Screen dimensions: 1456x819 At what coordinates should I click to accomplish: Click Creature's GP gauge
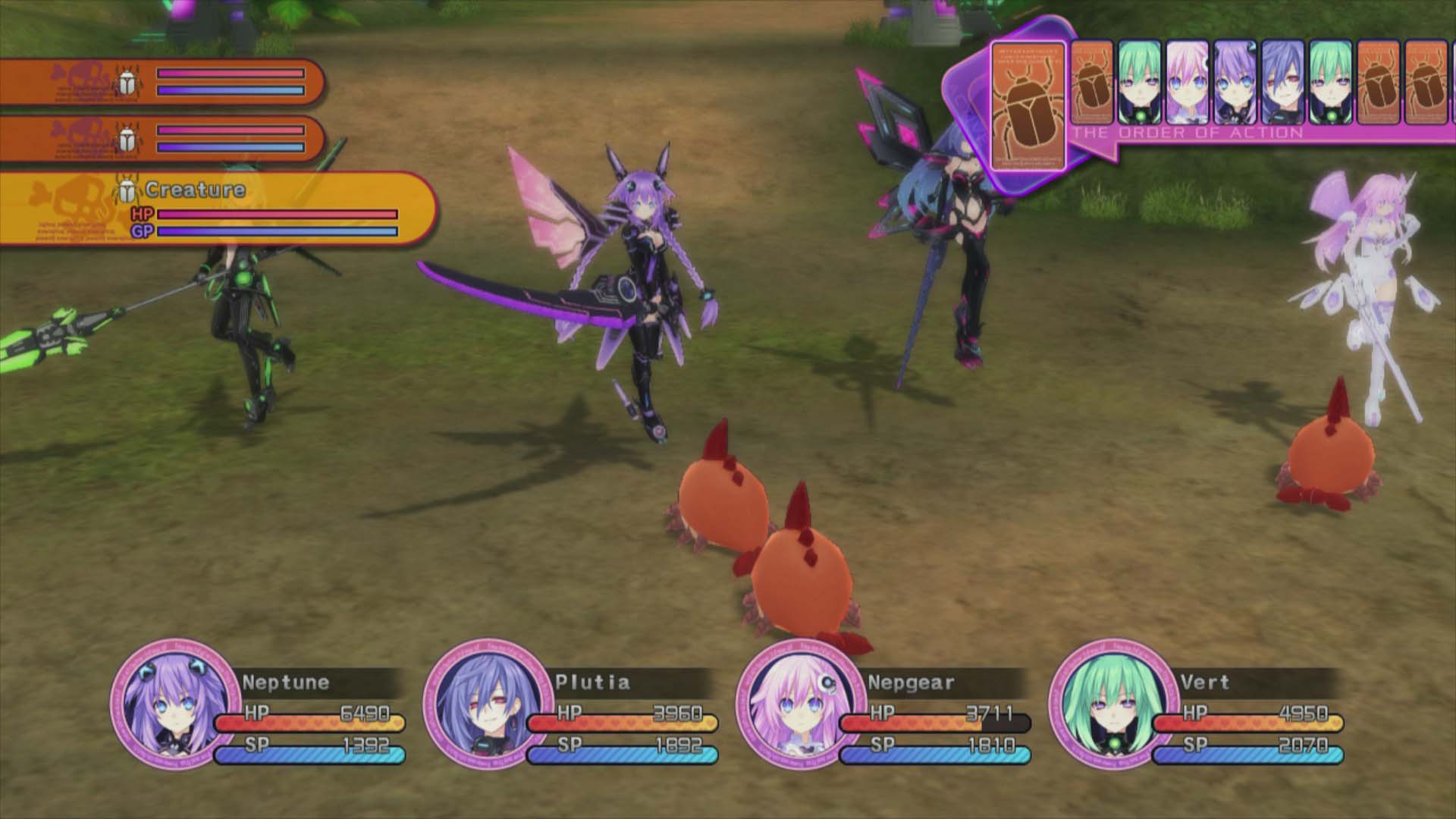pyautogui.click(x=277, y=231)
